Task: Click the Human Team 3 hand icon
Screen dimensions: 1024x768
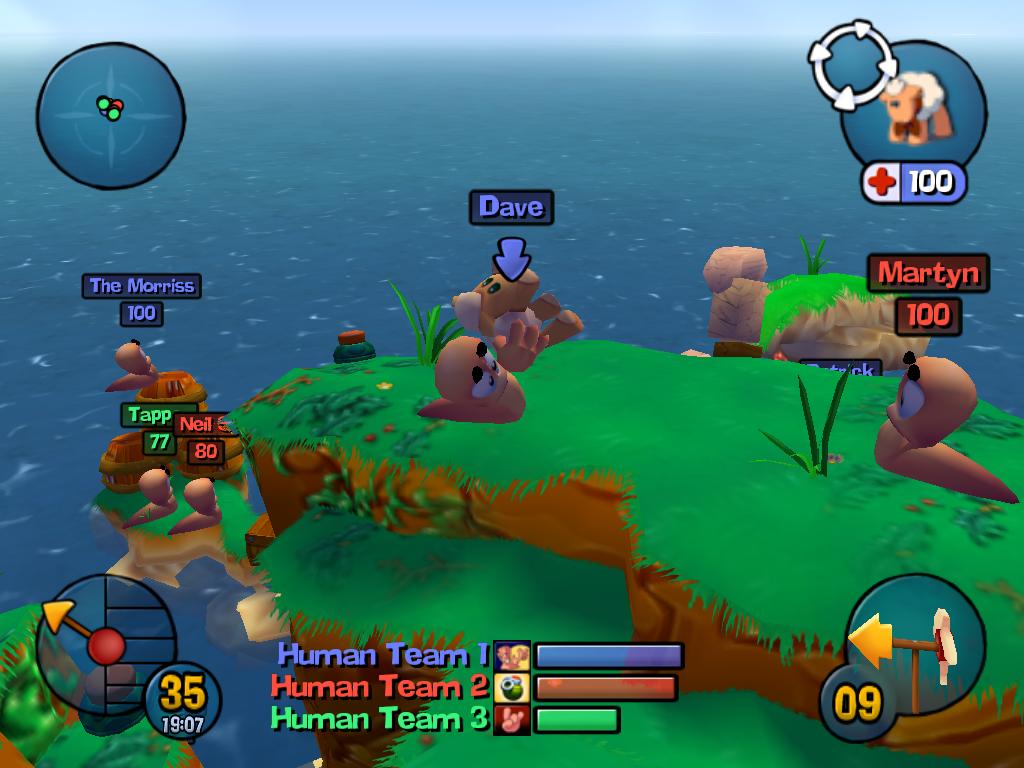Action: point(512,719)
